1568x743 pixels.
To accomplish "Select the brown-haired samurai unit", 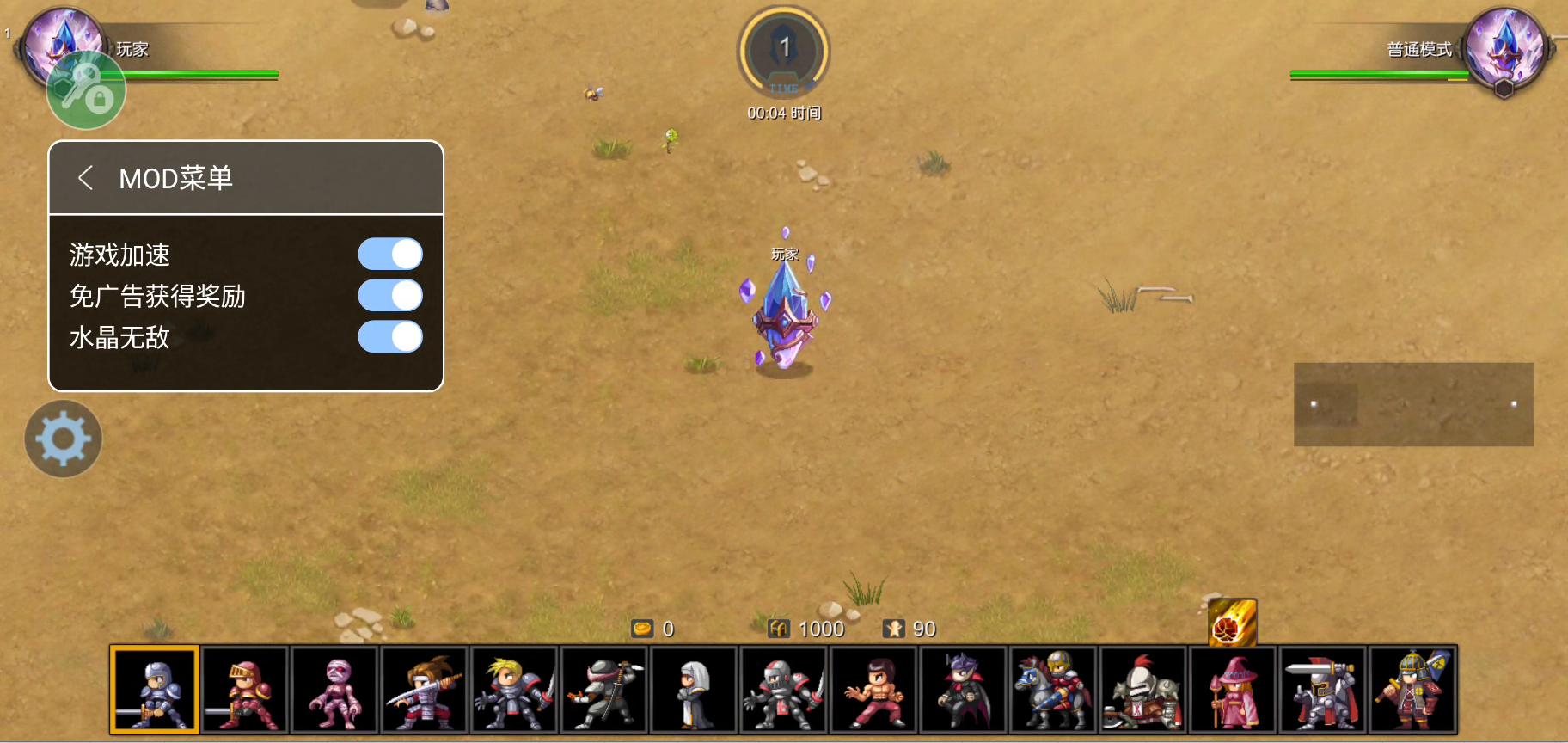I will point(425,690).
